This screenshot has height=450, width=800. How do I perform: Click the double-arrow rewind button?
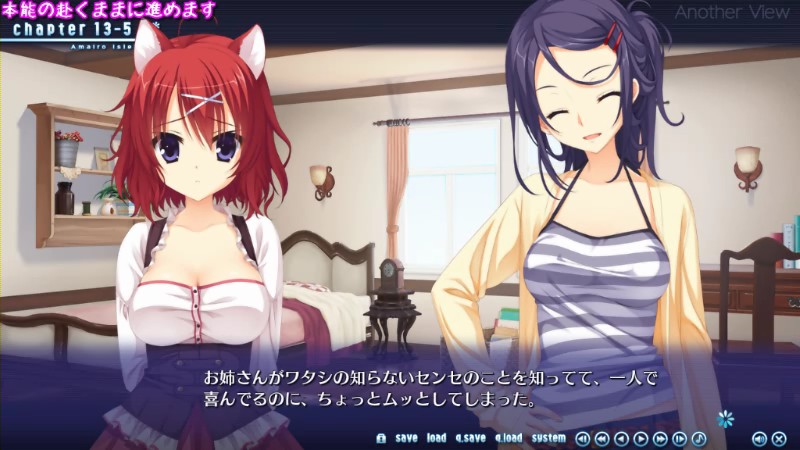(x=602, y=438)
